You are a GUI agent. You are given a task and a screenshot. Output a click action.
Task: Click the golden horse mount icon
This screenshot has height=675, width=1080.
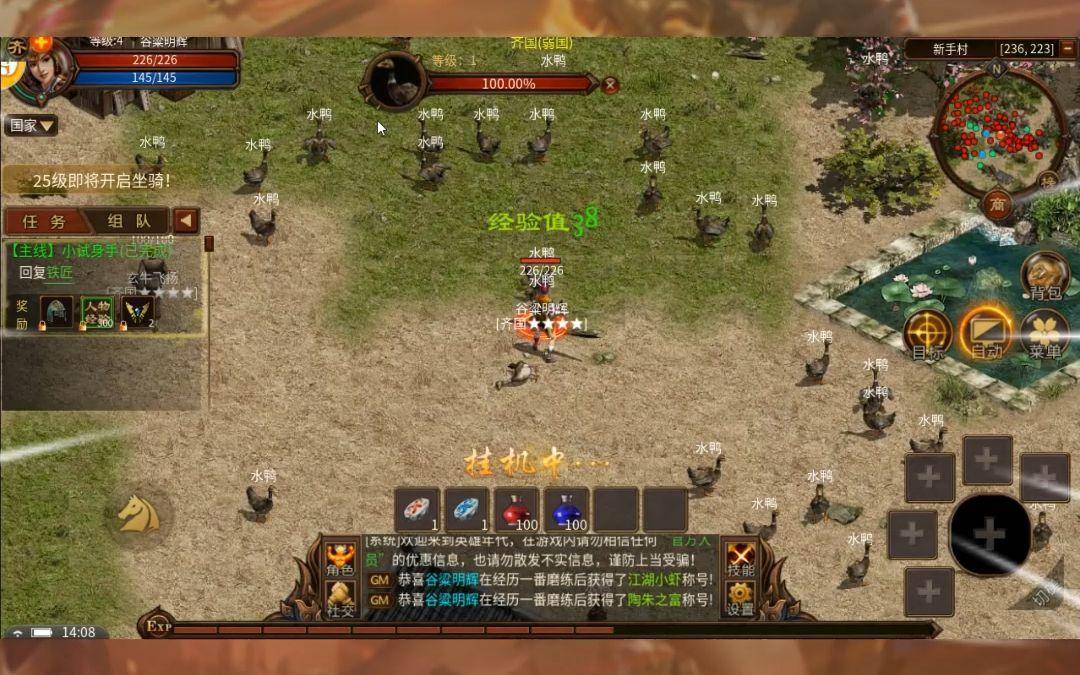click(138, 513)
